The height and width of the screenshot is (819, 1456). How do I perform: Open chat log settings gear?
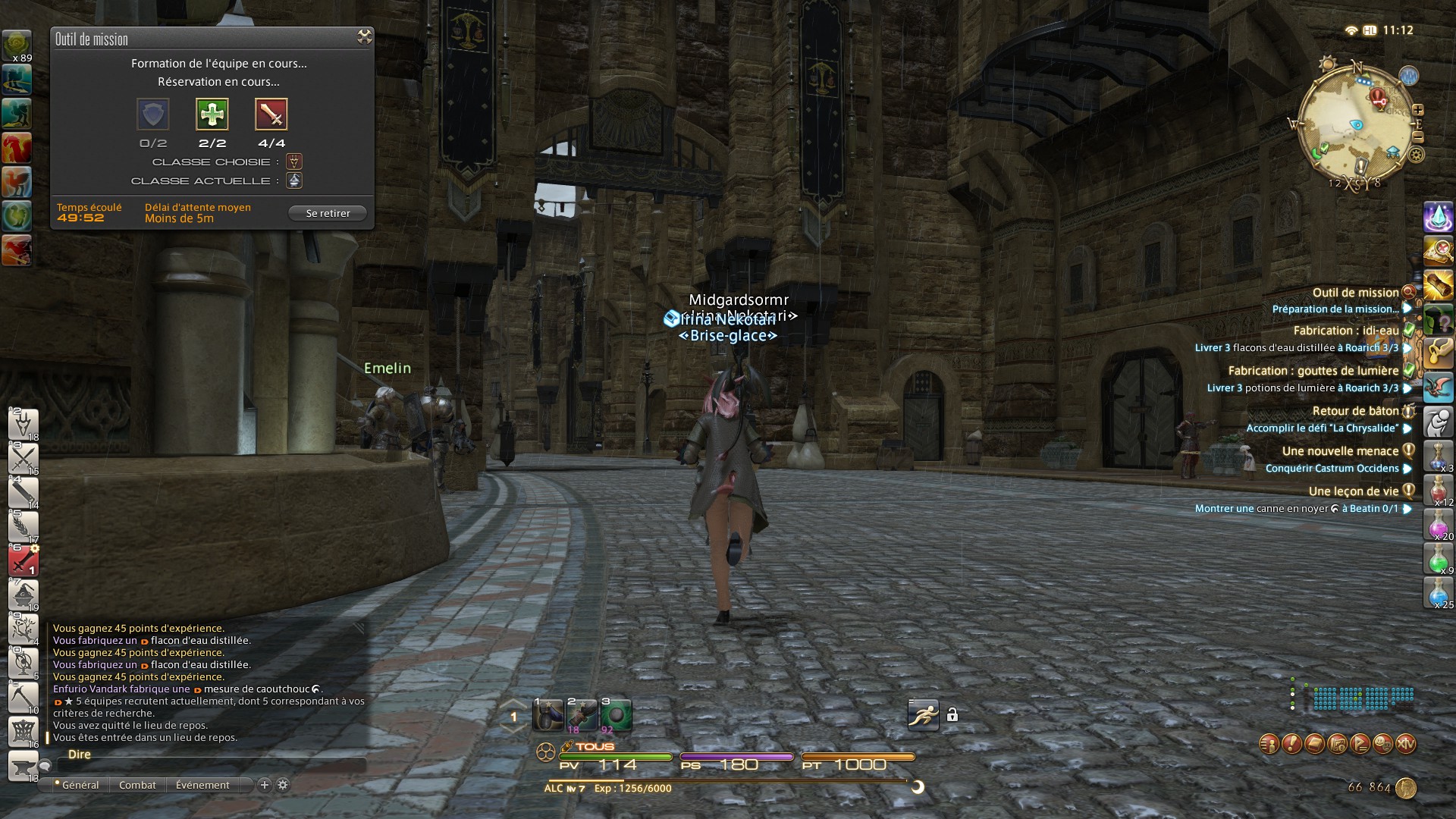pyautogui.click(x=283, y=785)
